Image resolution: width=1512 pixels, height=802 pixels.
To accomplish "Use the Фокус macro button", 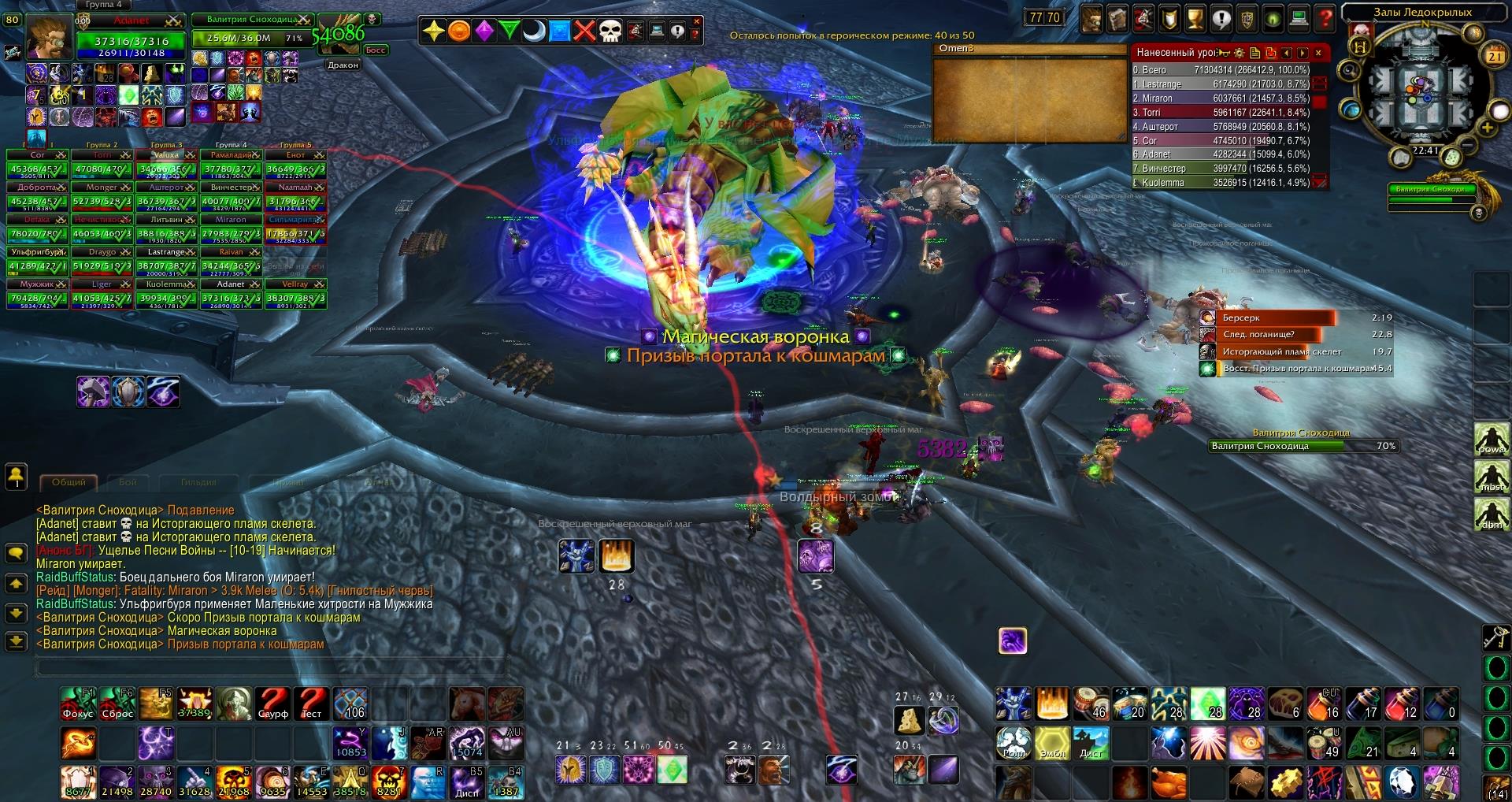I will pos(78,704).
